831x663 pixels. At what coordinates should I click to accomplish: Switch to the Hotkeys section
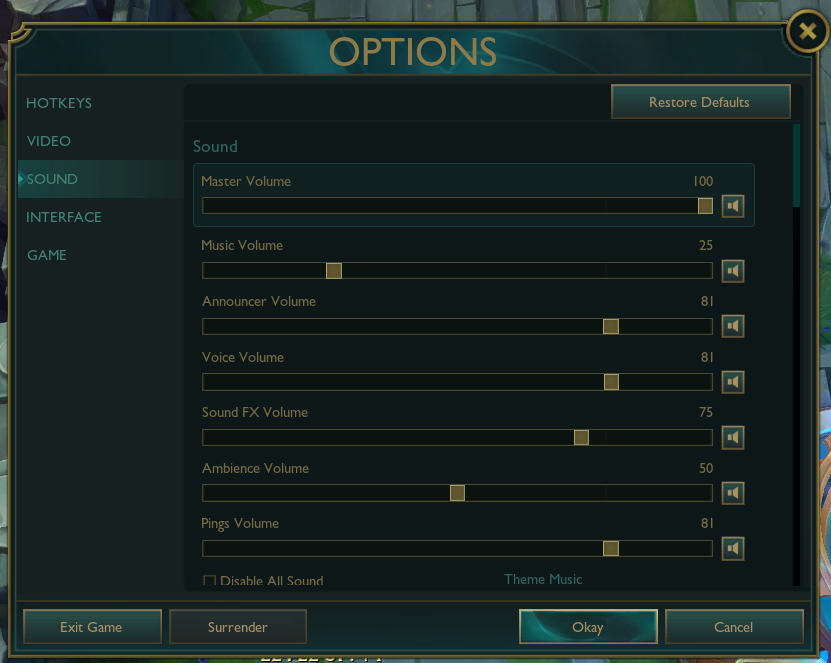pos(59,103)
